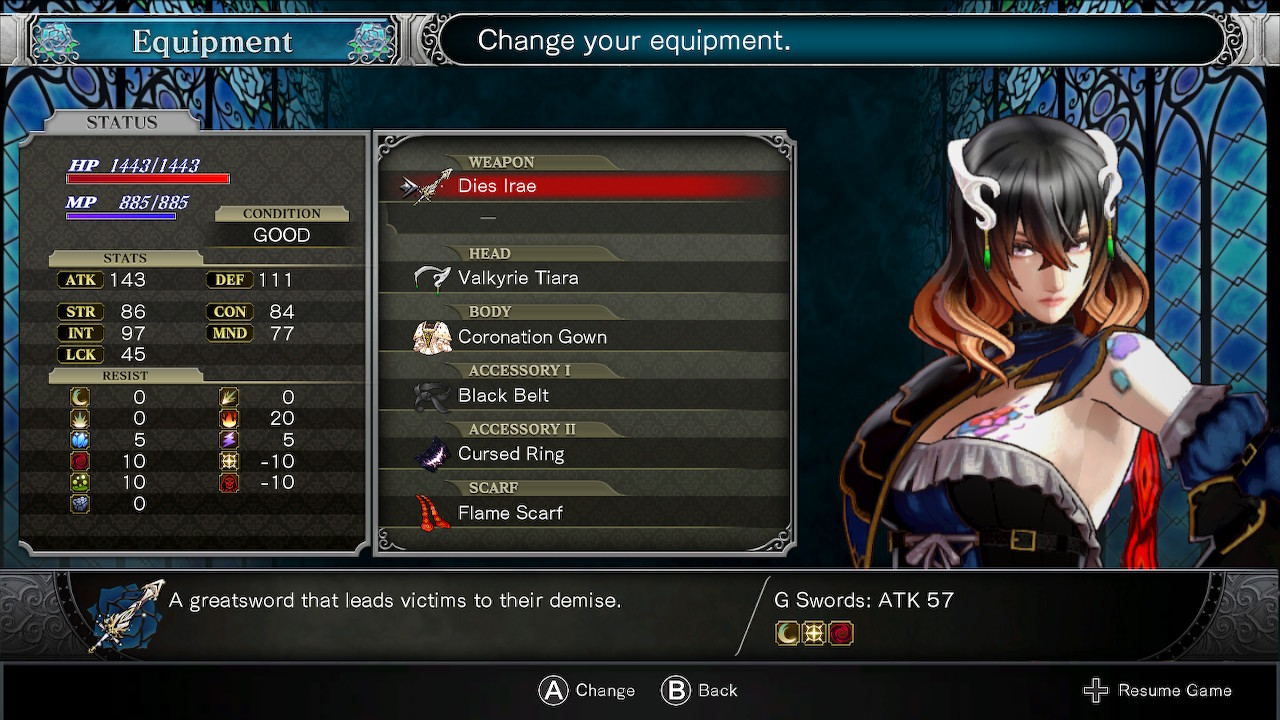1280x720 pixels.
Task: Select the Valkyrie Tiara head slot
Action: [584, 278]
